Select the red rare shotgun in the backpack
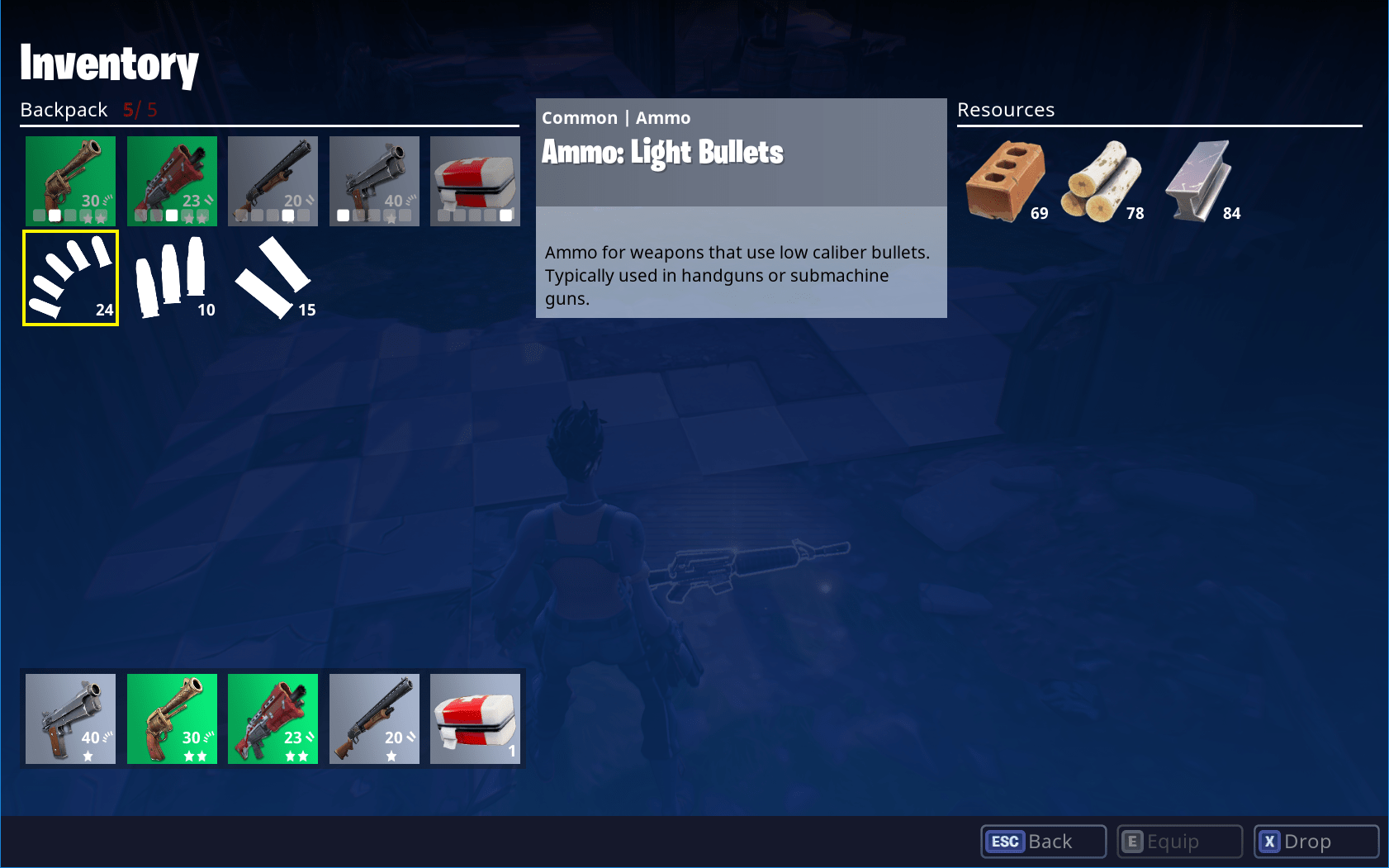The width and height of the screenshot is (1389, 868). tap(171, 181)
